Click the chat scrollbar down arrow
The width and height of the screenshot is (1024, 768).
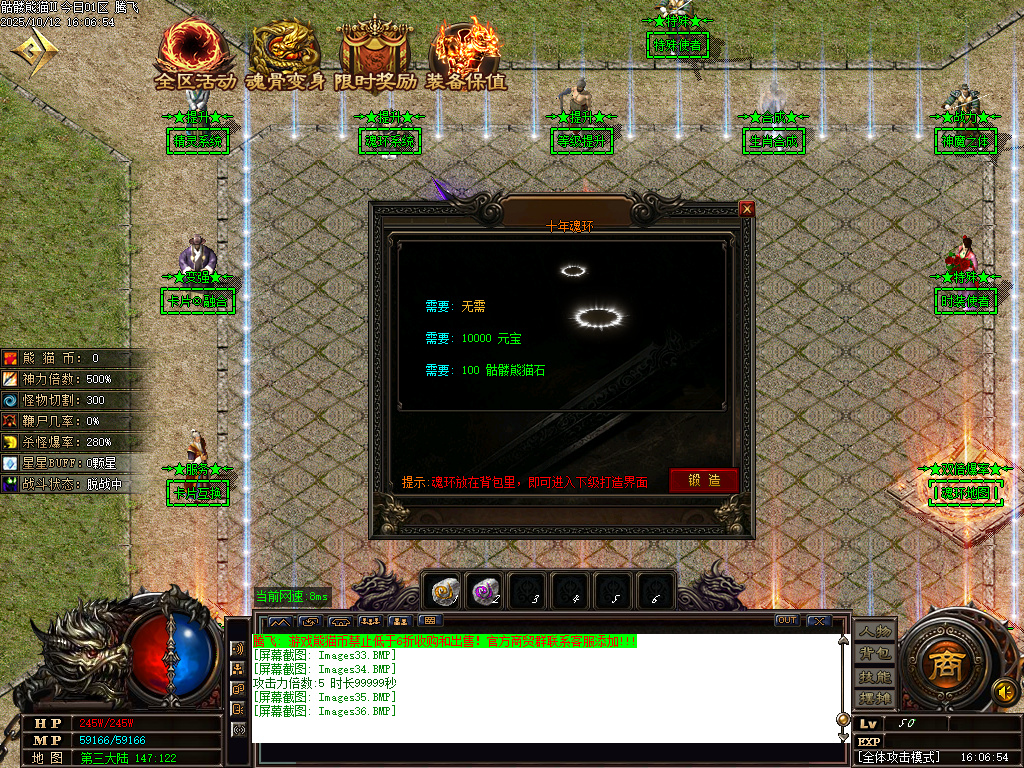[x=842, y=737]
